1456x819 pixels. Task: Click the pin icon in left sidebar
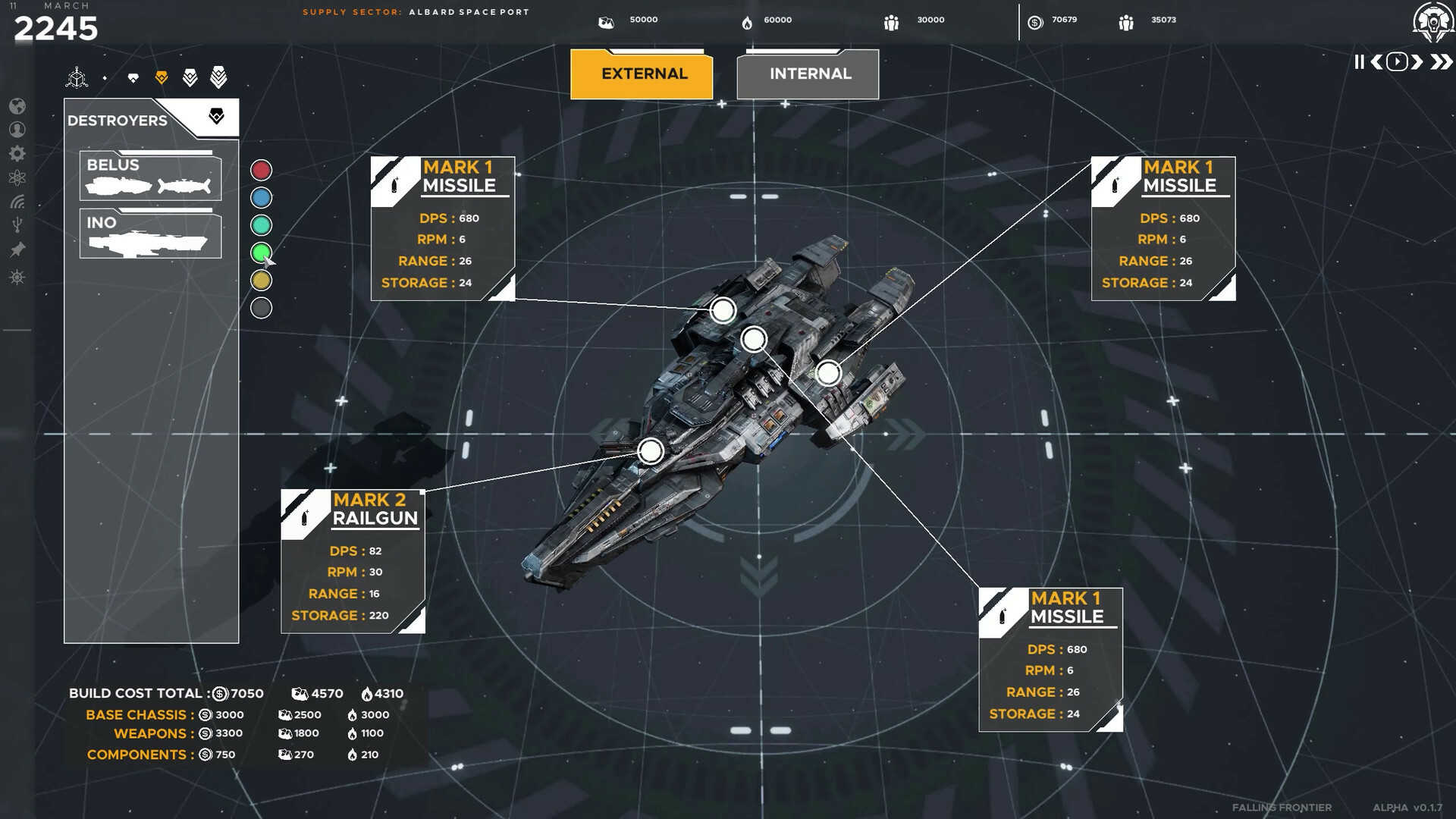pos(17,249)
